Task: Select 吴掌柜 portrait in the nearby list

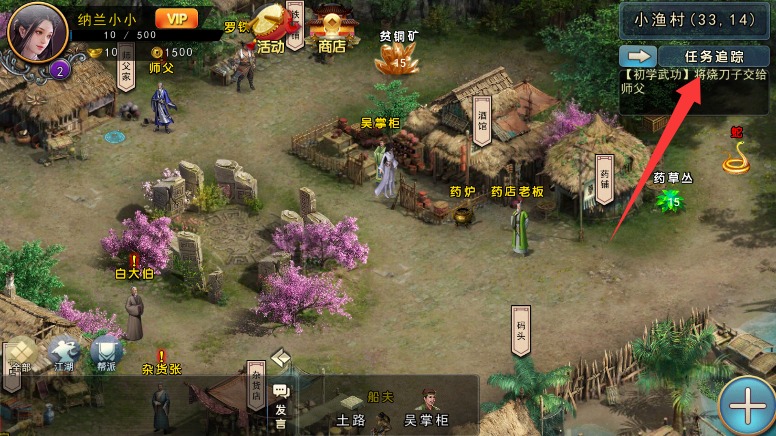Action: (x=425, y=406)
